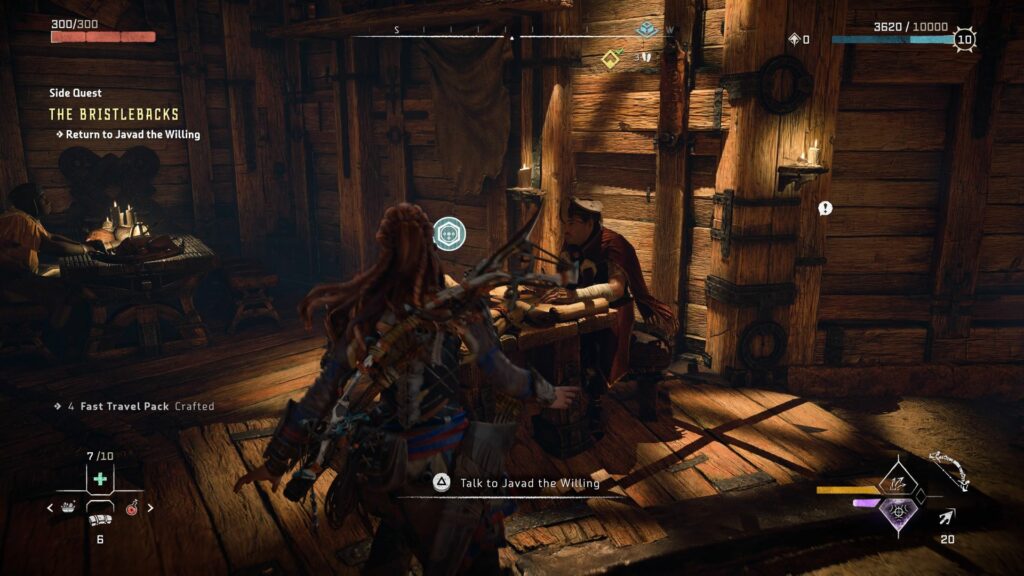Image resolution: width=1024 pixels, height=576 pixels.
Task: Select the red potion flask item
Action: pyautogui.click(x=131, y=508)
